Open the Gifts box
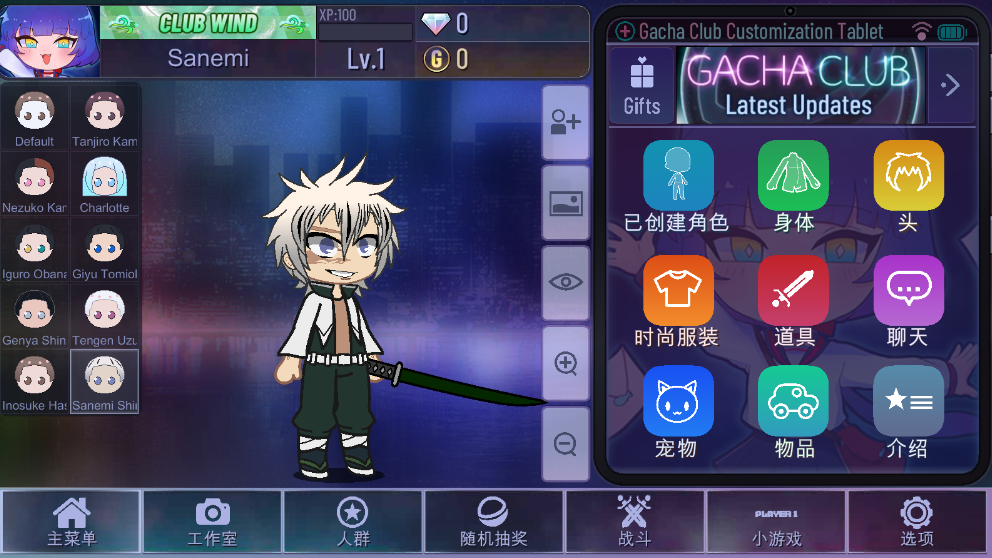Screen dimensions: 992x558 [x=641, y=86]
